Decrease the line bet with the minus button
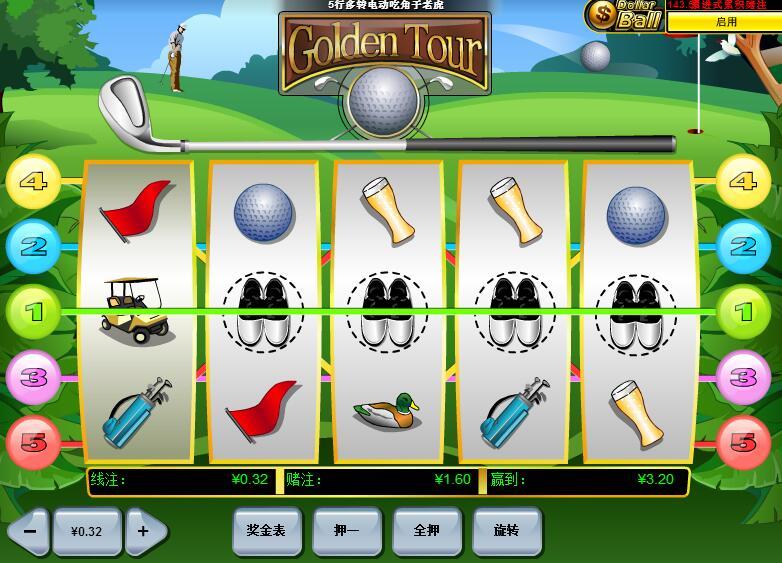Image resolution: width=782 pixels, height=563 pixels. coord(28,531)
